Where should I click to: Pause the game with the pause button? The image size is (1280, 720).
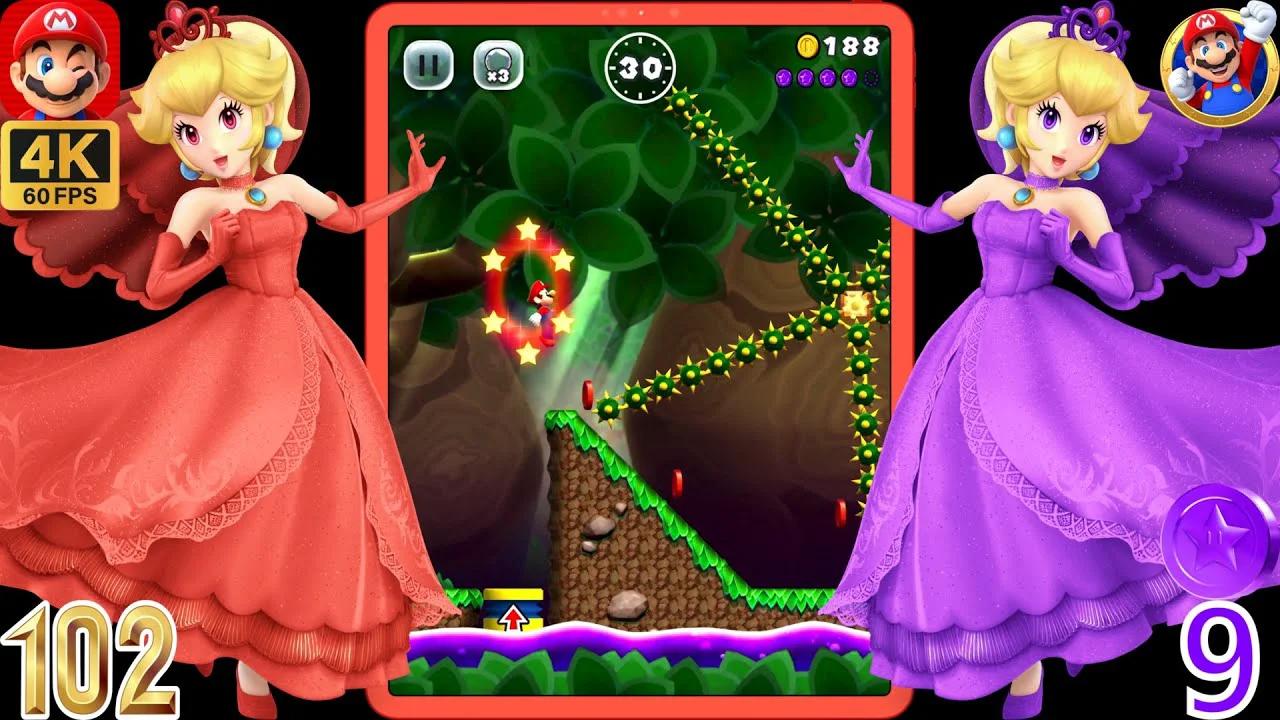[427, 63]
